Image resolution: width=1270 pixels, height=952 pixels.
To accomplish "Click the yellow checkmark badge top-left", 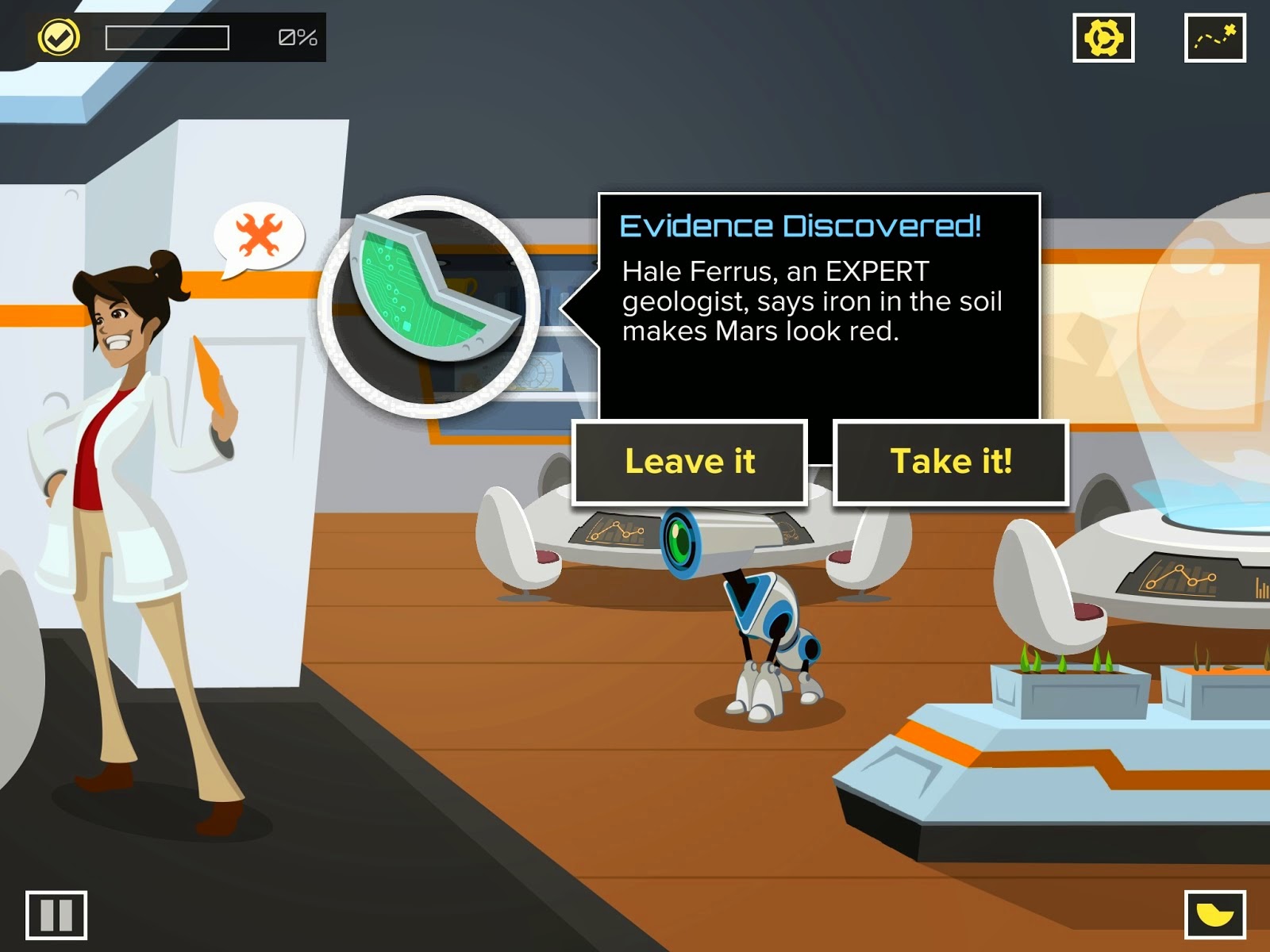I will [x=60, y=36].
